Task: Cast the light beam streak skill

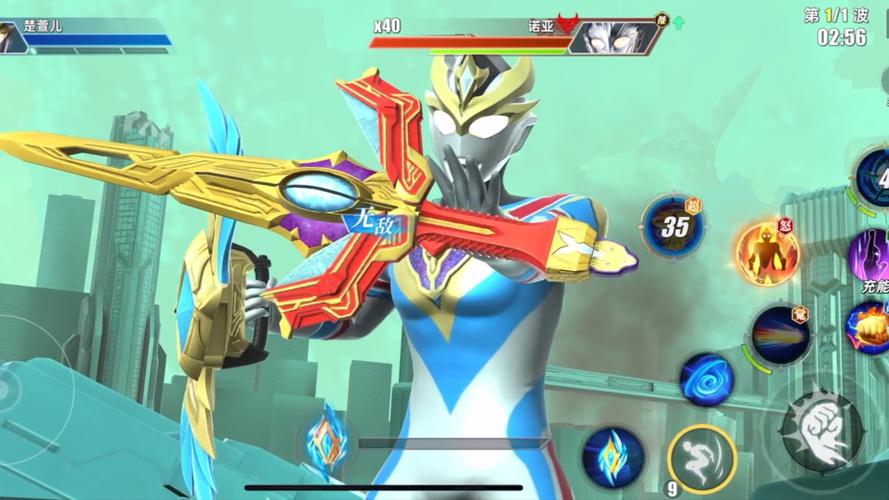Action: point(780,335)
